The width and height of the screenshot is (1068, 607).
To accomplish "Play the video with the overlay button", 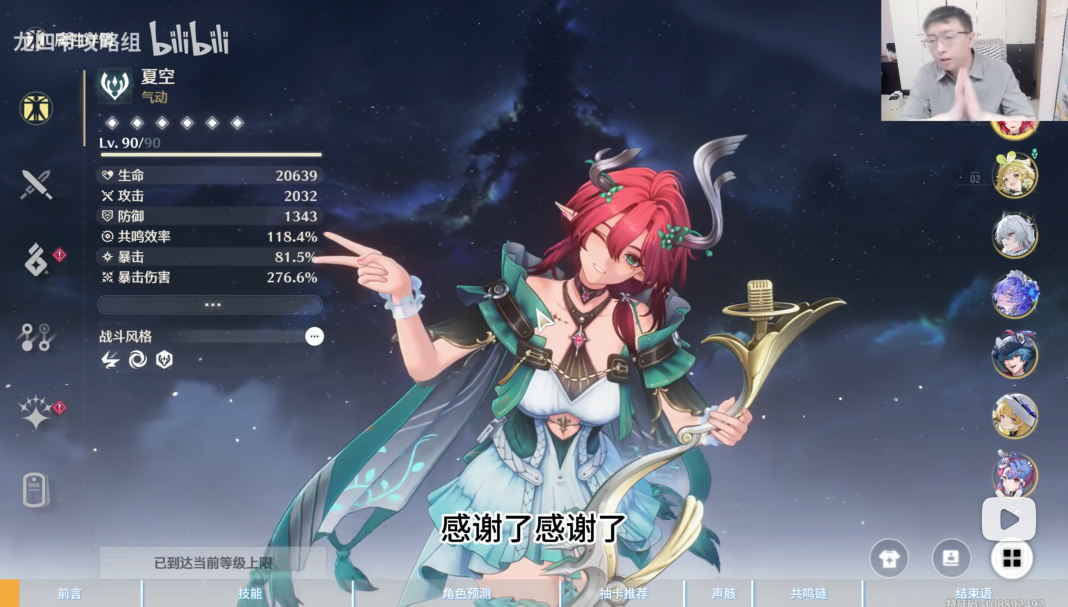I will [1008, 519].
